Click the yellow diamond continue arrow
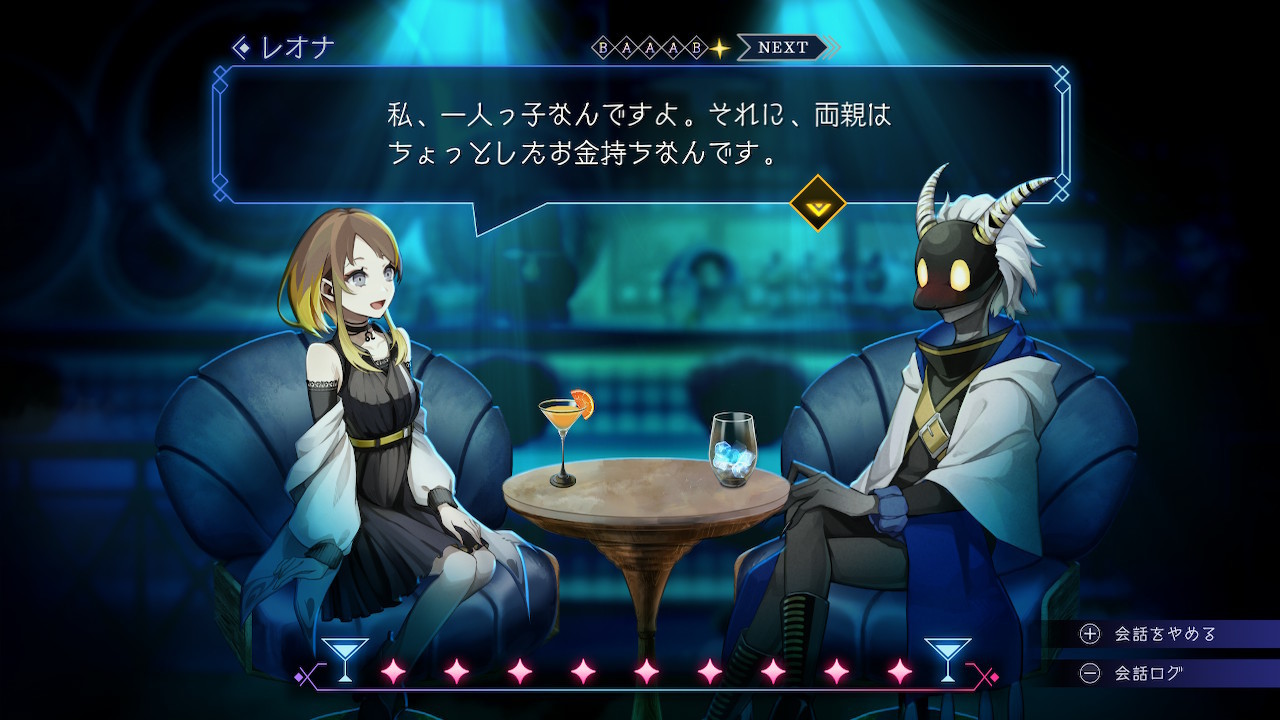The width and height of the screenshot is (1280, 720). click(x=817, y=203)
